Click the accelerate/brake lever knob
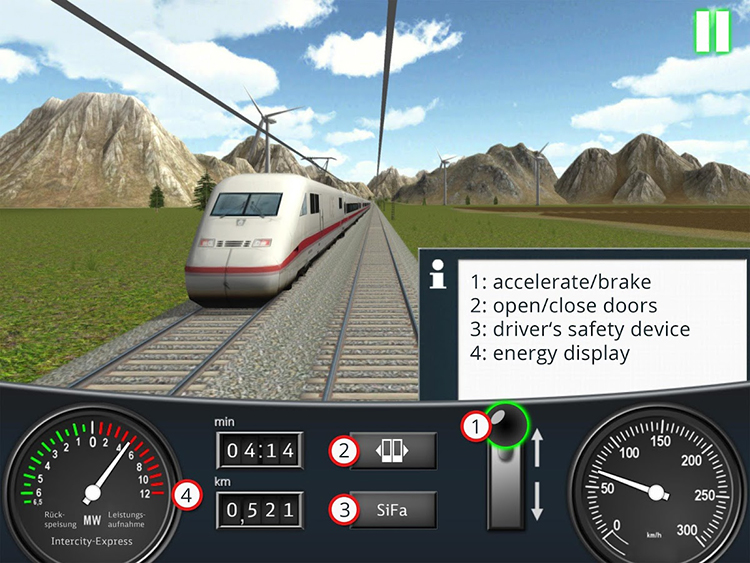 (x=507, y=428)
